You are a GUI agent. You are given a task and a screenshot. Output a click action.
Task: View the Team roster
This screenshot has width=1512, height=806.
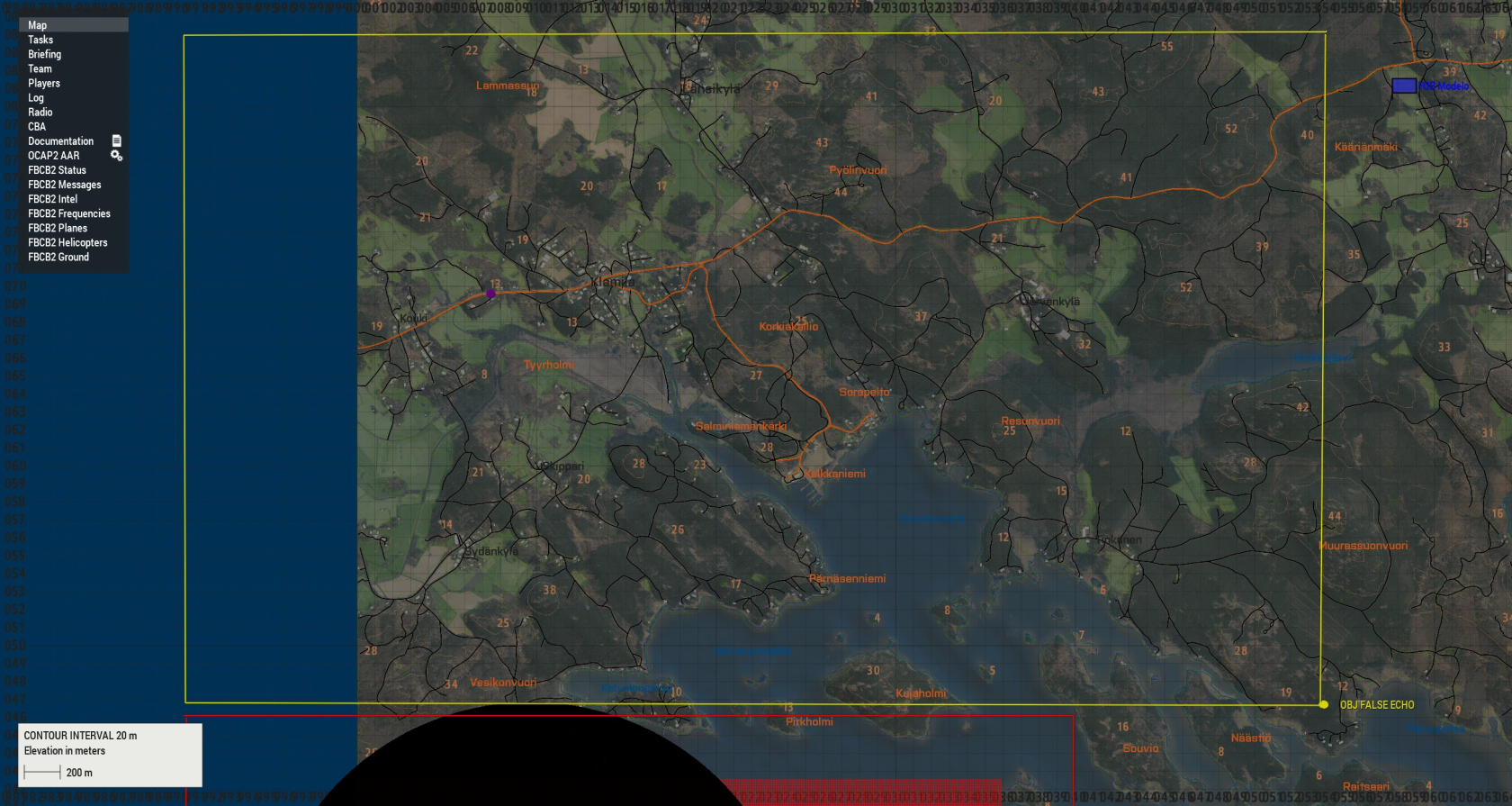pyautogui.click(x=40, y=68)
